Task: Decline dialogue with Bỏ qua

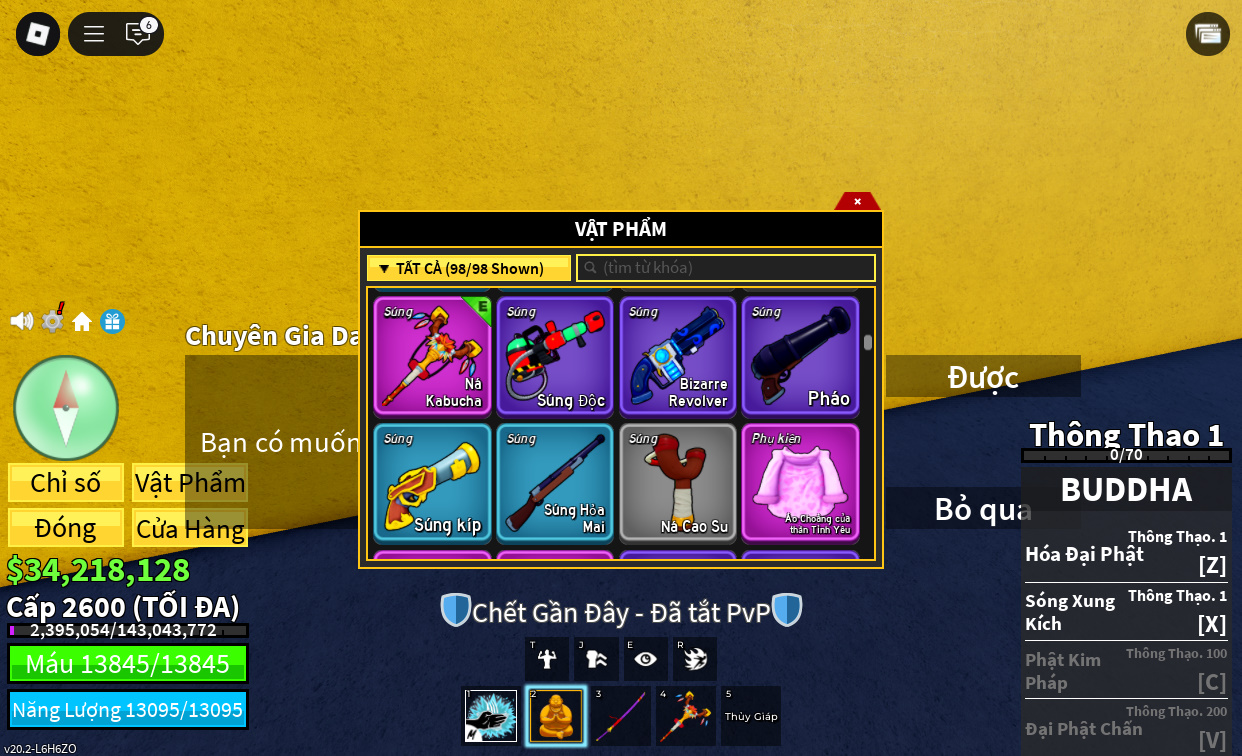Action: pos(982,509)
